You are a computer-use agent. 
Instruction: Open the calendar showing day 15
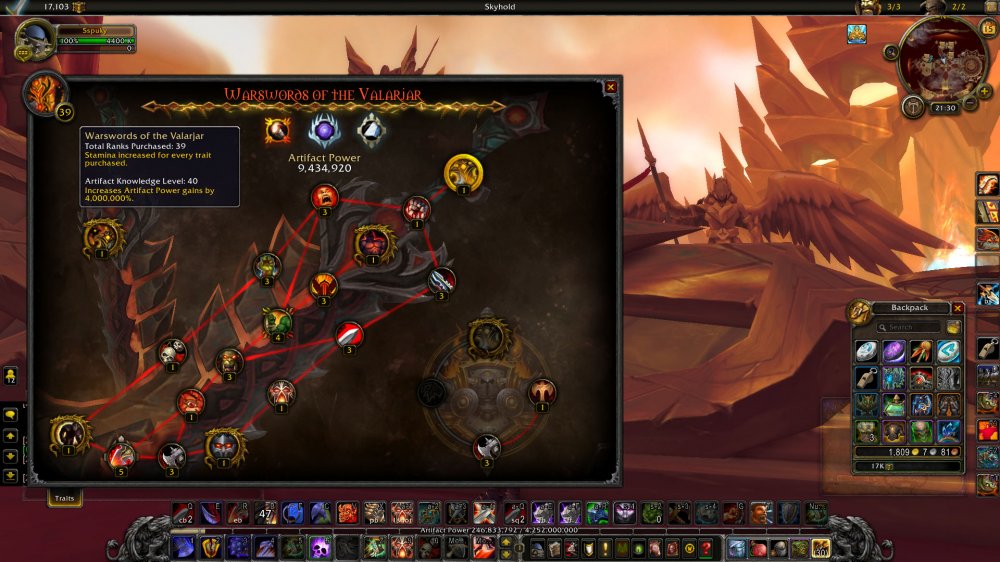point(987,27)
